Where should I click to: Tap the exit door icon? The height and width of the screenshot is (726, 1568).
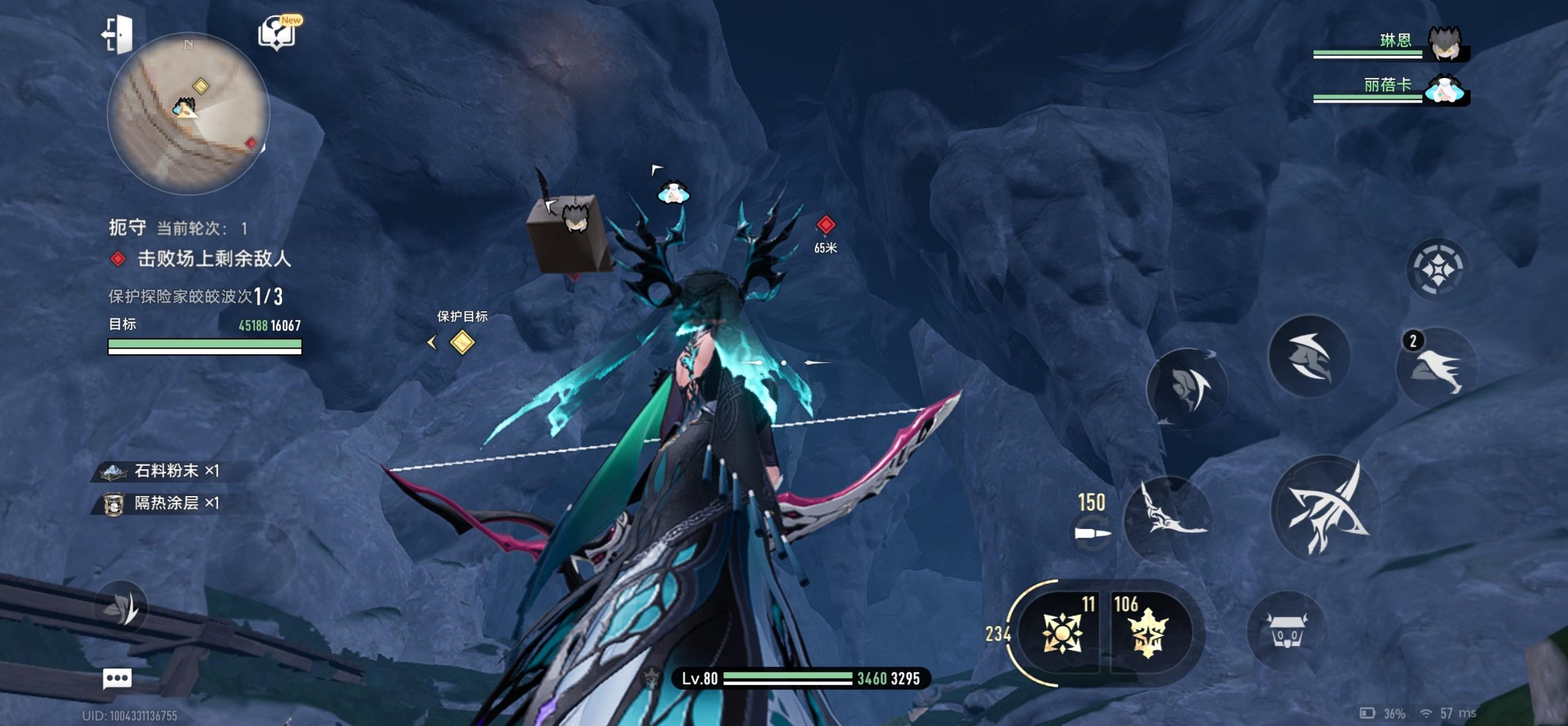118,34
